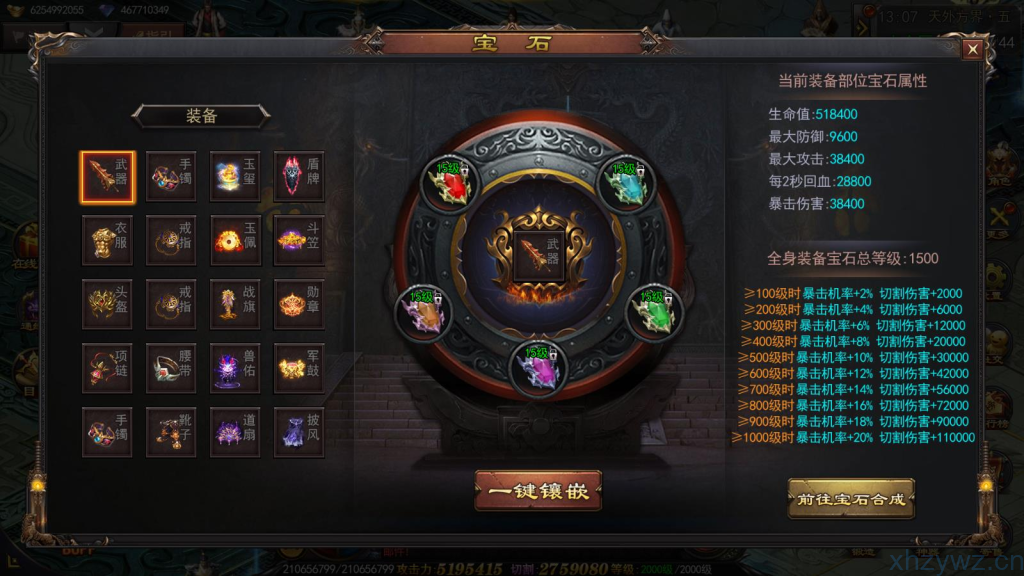Image resolution: width=1024 pixels, height=576 pixels.
Task: Open the 战旗 war banner slot
Action: pyautogui.click(x=235, y=304)
